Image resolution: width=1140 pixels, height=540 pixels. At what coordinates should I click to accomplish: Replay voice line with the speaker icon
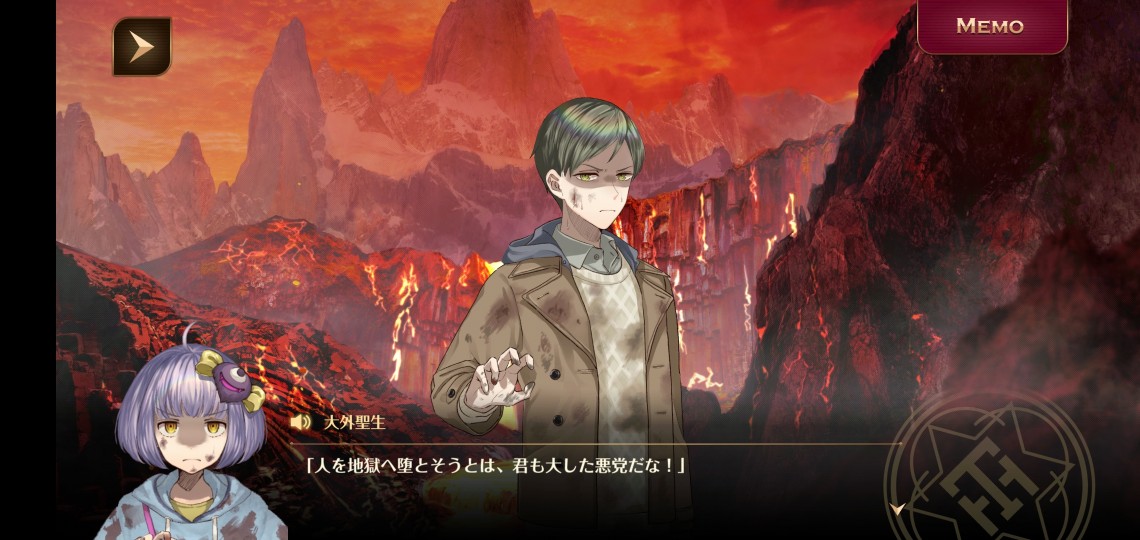[300, 422]
